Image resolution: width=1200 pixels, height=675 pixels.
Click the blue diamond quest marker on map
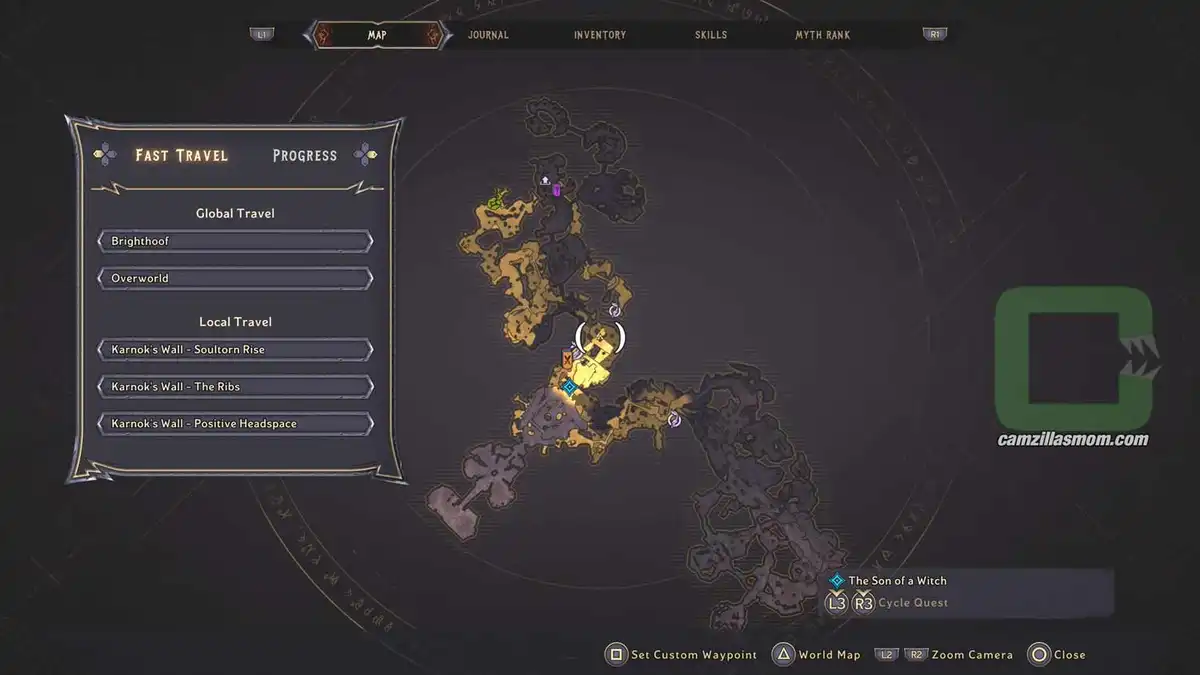[569, 386]
